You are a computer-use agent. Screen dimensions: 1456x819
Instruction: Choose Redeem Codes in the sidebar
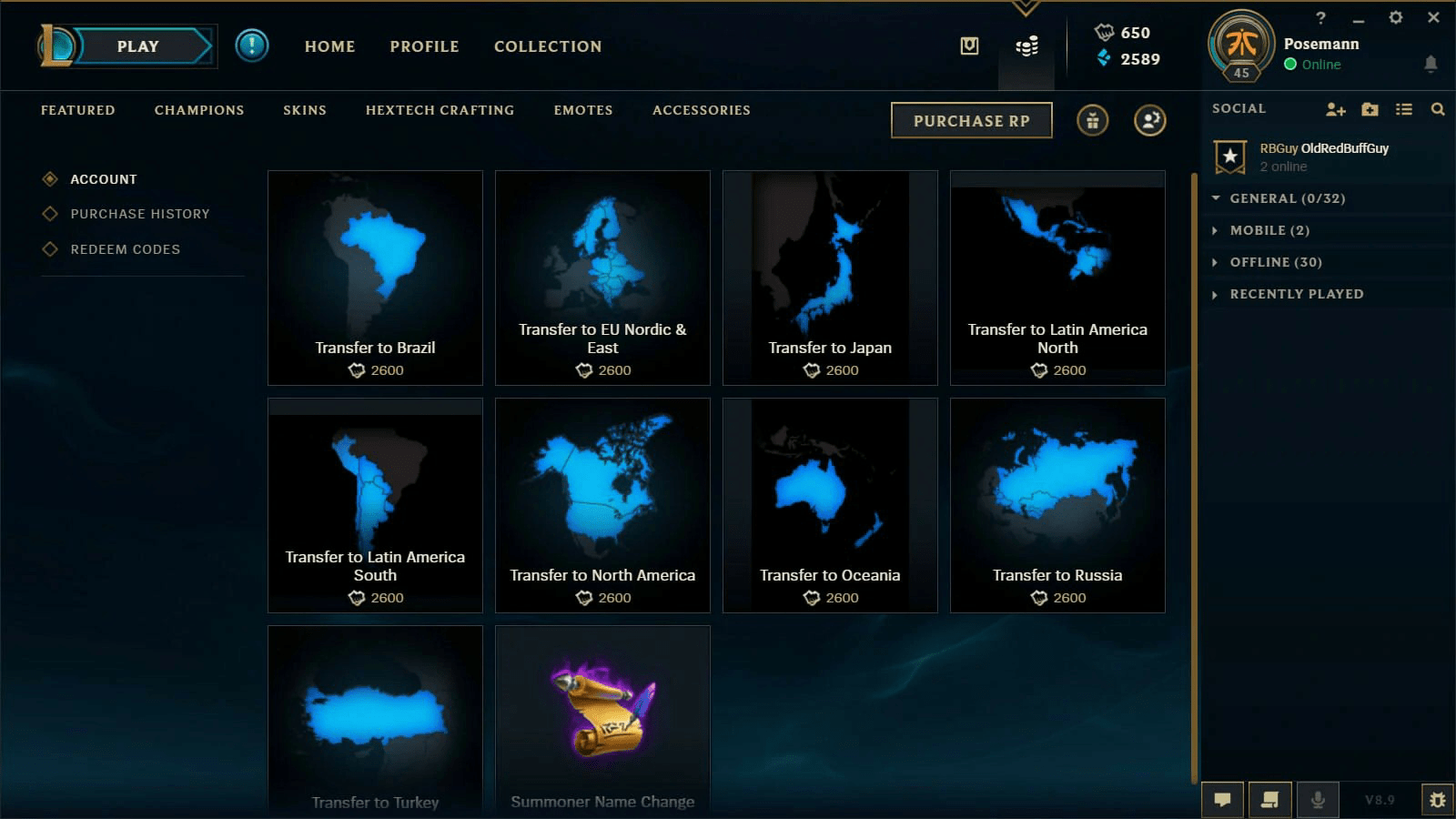tap(125, 249)
